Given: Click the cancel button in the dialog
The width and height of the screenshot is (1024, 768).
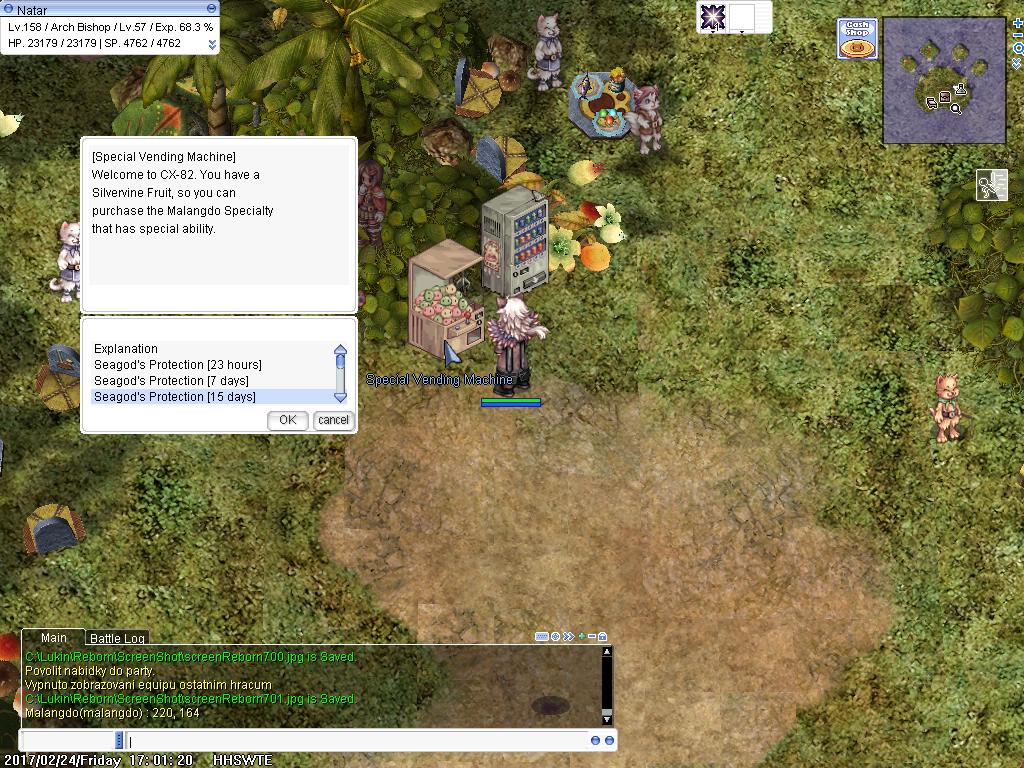Looking at the screenshot, I should coord(333,420).
